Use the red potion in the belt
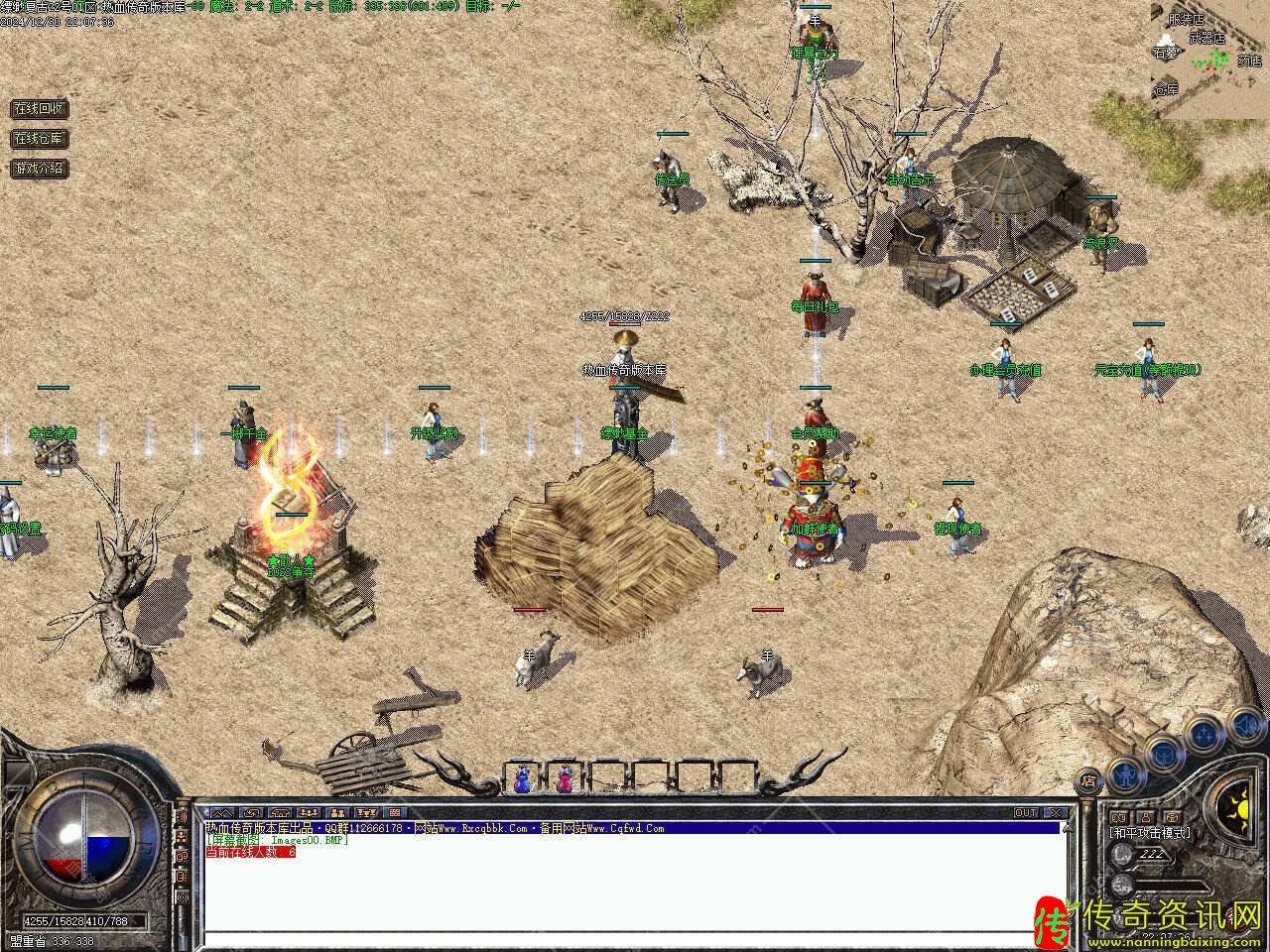This screenshot has height=952, width=1270. pyautogui.click(x=565, y=778)
